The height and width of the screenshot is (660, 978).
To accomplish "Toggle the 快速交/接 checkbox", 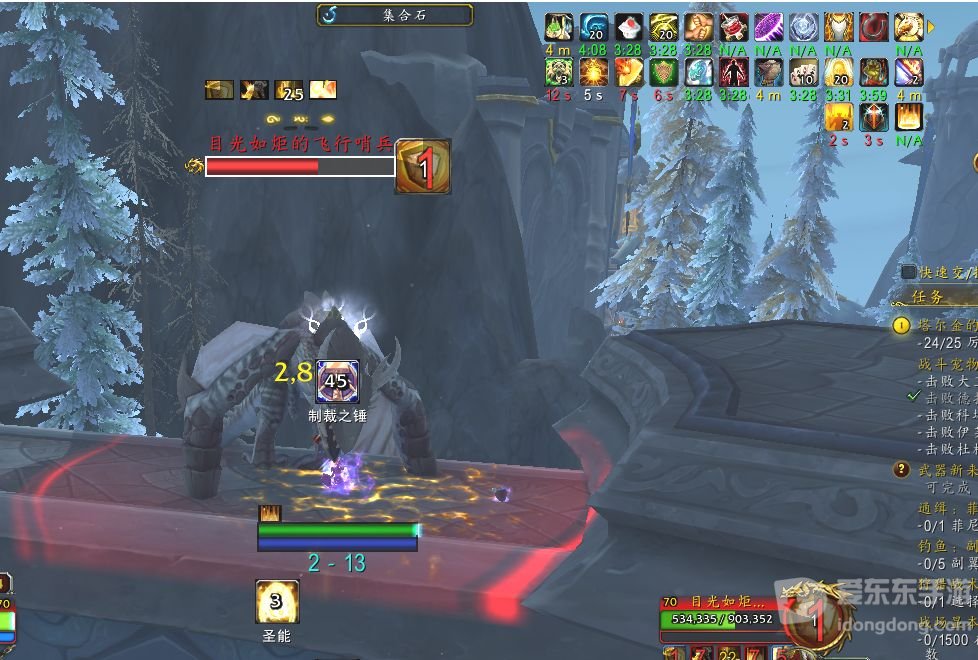I will (908, 272).
